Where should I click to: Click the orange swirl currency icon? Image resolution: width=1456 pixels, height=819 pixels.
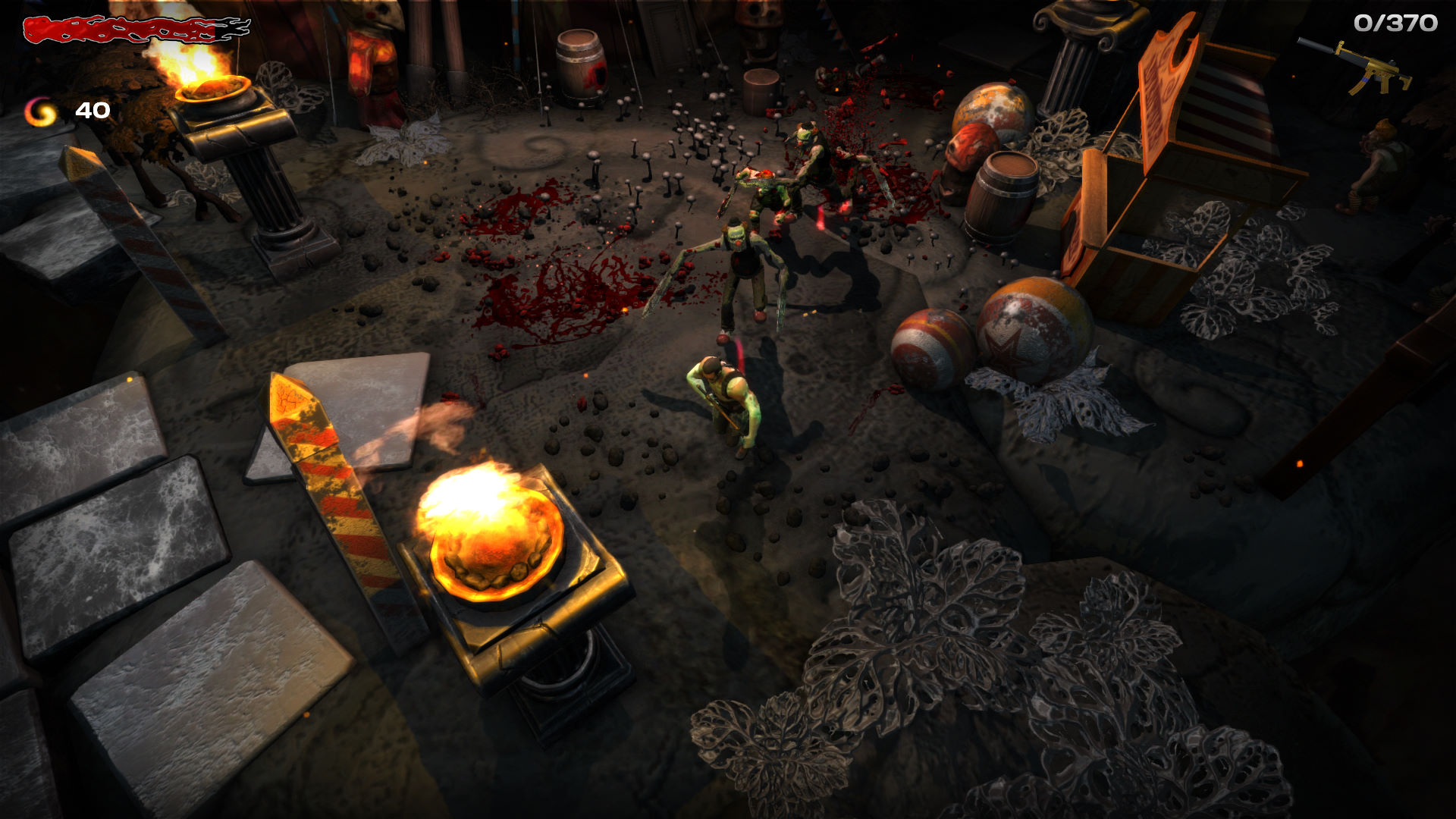[41, 112]
